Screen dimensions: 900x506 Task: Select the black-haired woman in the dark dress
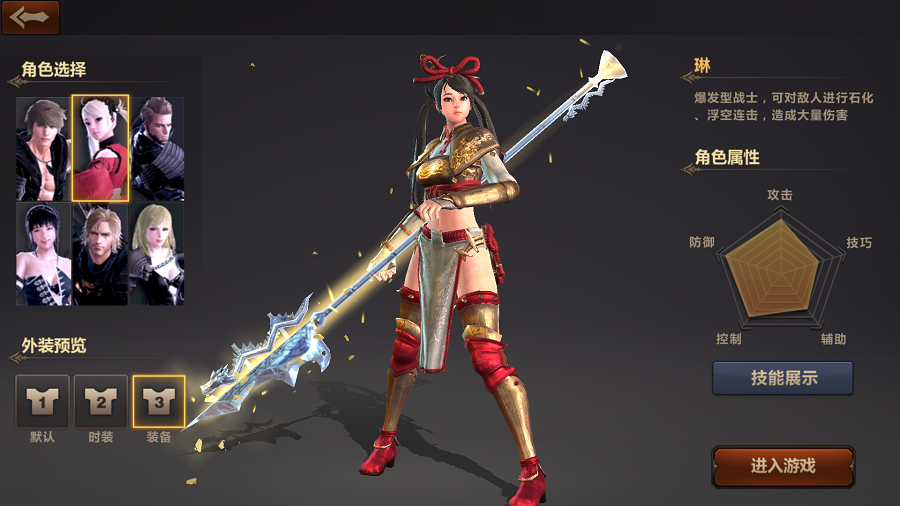click(43, 254)
